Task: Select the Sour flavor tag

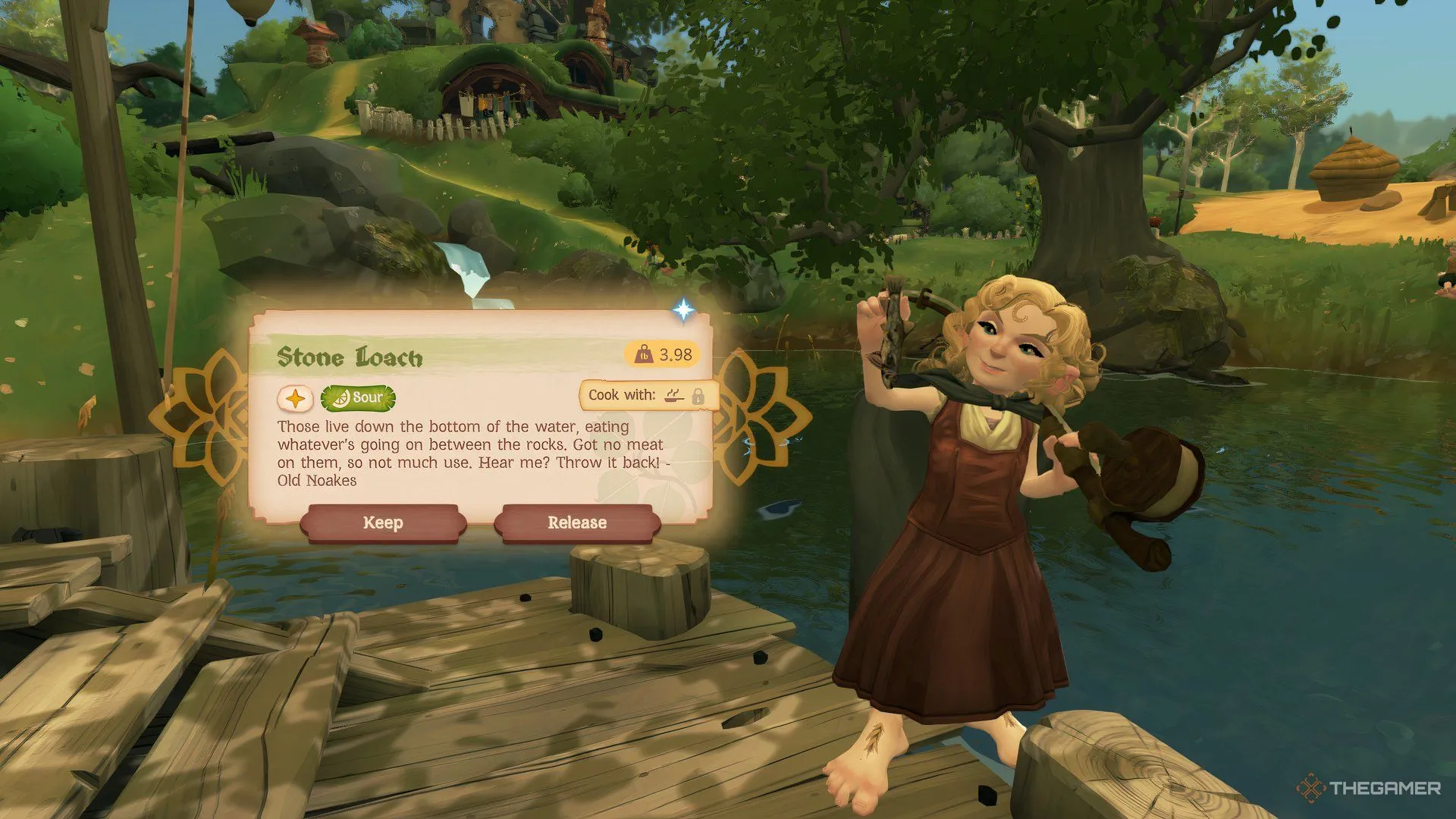Action: pos(358,397)
